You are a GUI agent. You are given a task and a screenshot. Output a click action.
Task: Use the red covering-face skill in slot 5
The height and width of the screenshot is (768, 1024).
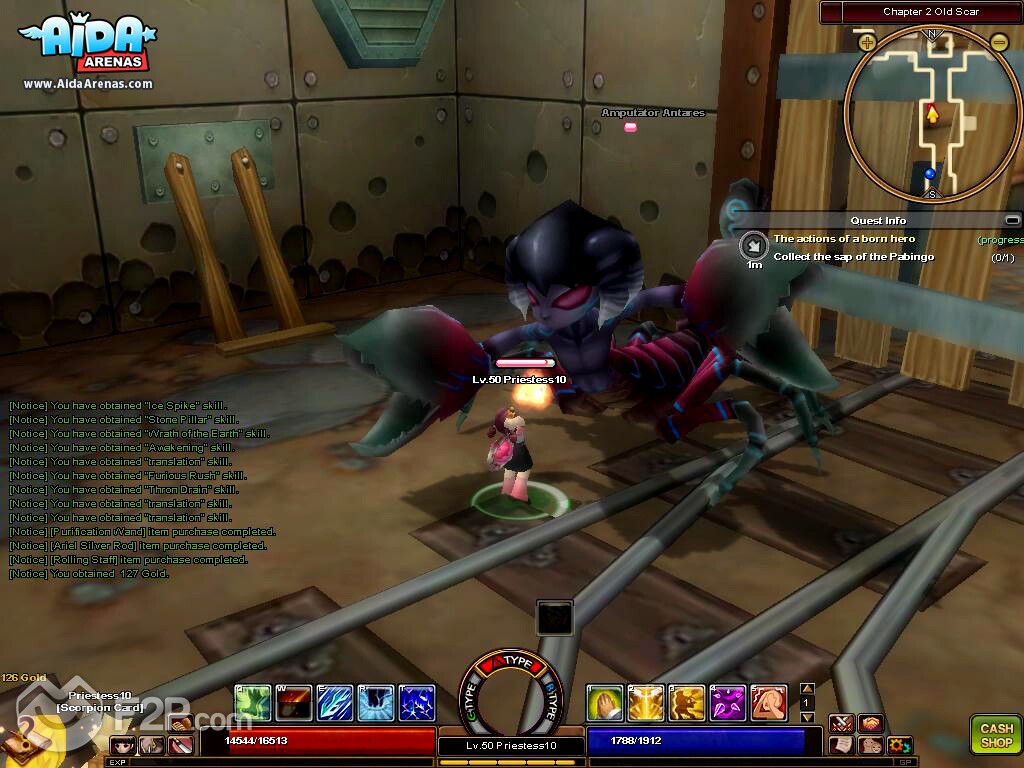(x=768, y=703)
